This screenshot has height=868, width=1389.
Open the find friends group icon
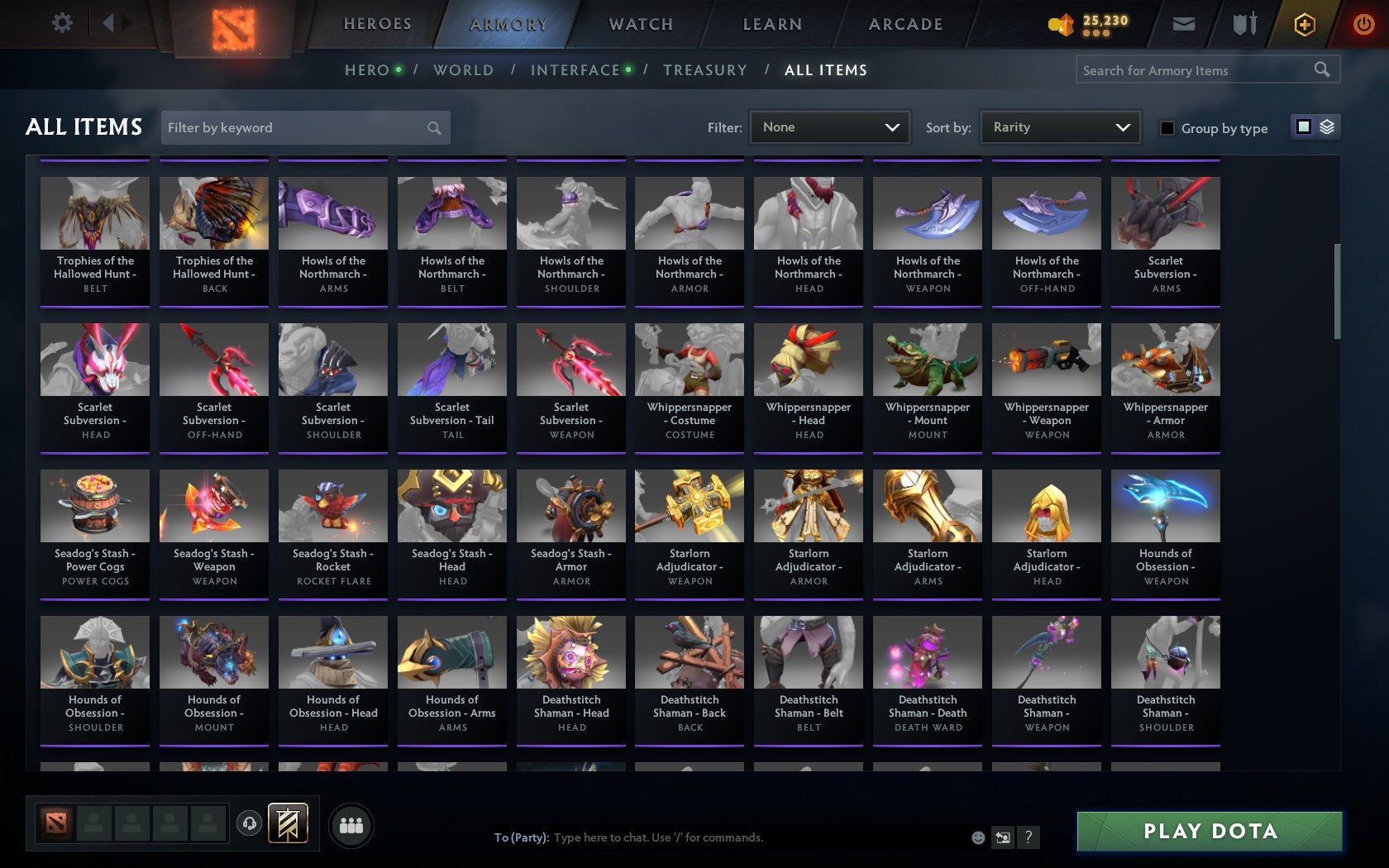click(351, 824)
